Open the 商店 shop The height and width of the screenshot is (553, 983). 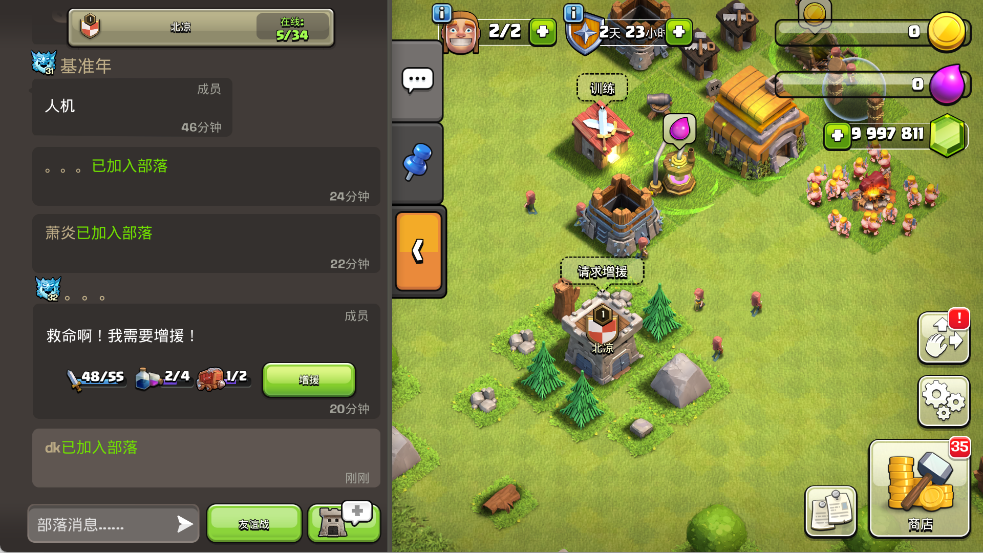pyautogui.click(x=920, y=490)
